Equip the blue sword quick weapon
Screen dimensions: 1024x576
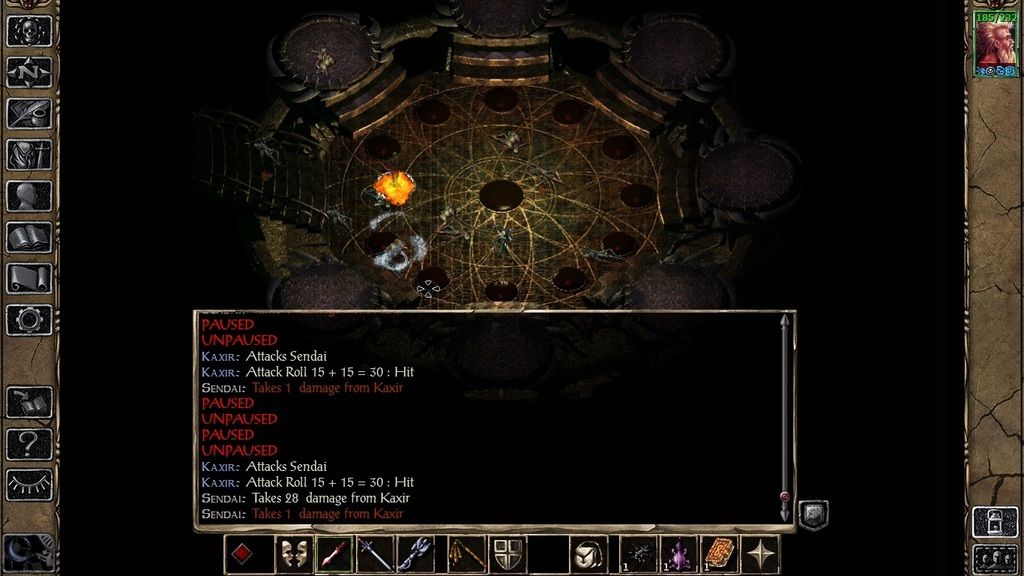(375, 554)
